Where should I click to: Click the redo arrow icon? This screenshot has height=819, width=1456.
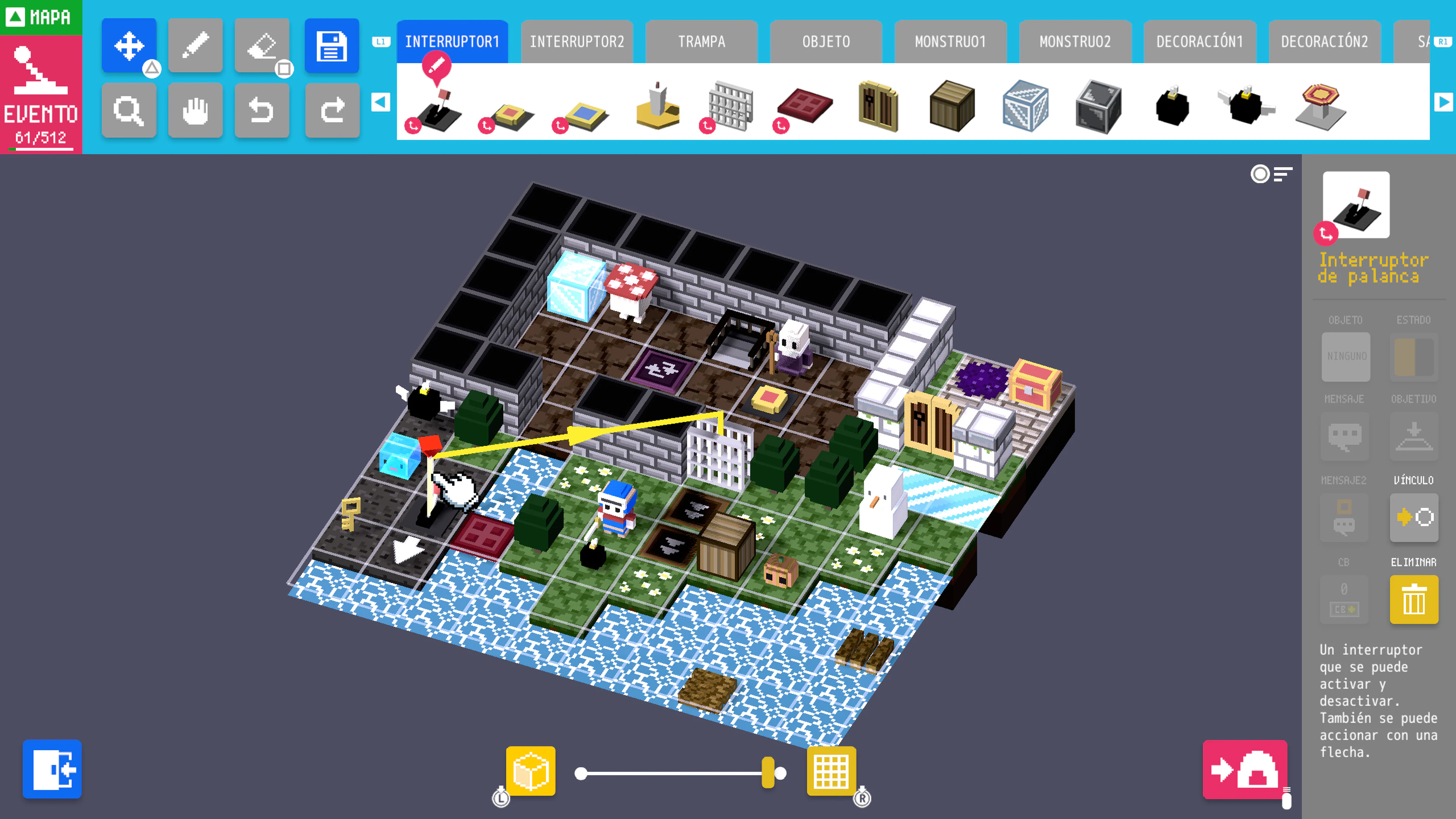333,111
